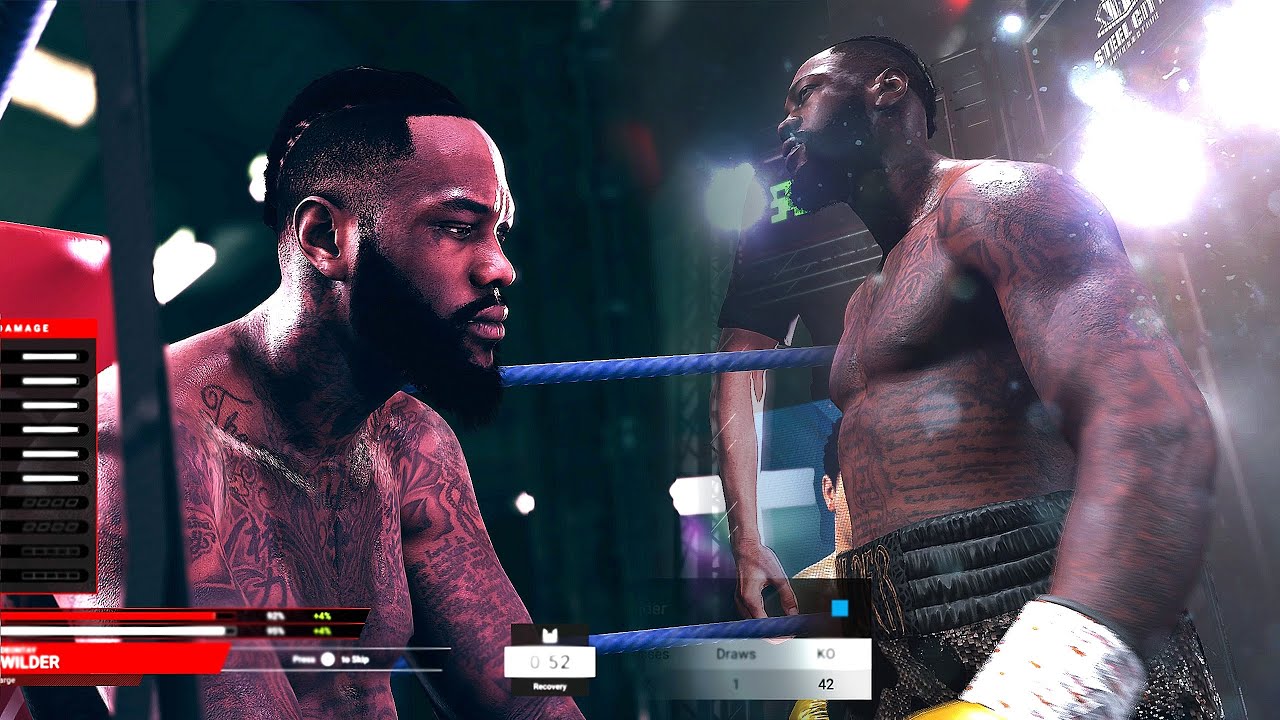Click the topmost white damage bar icon
This screenshot has width=1280, height=720.
pyautogui.click(x=50, y=356)
